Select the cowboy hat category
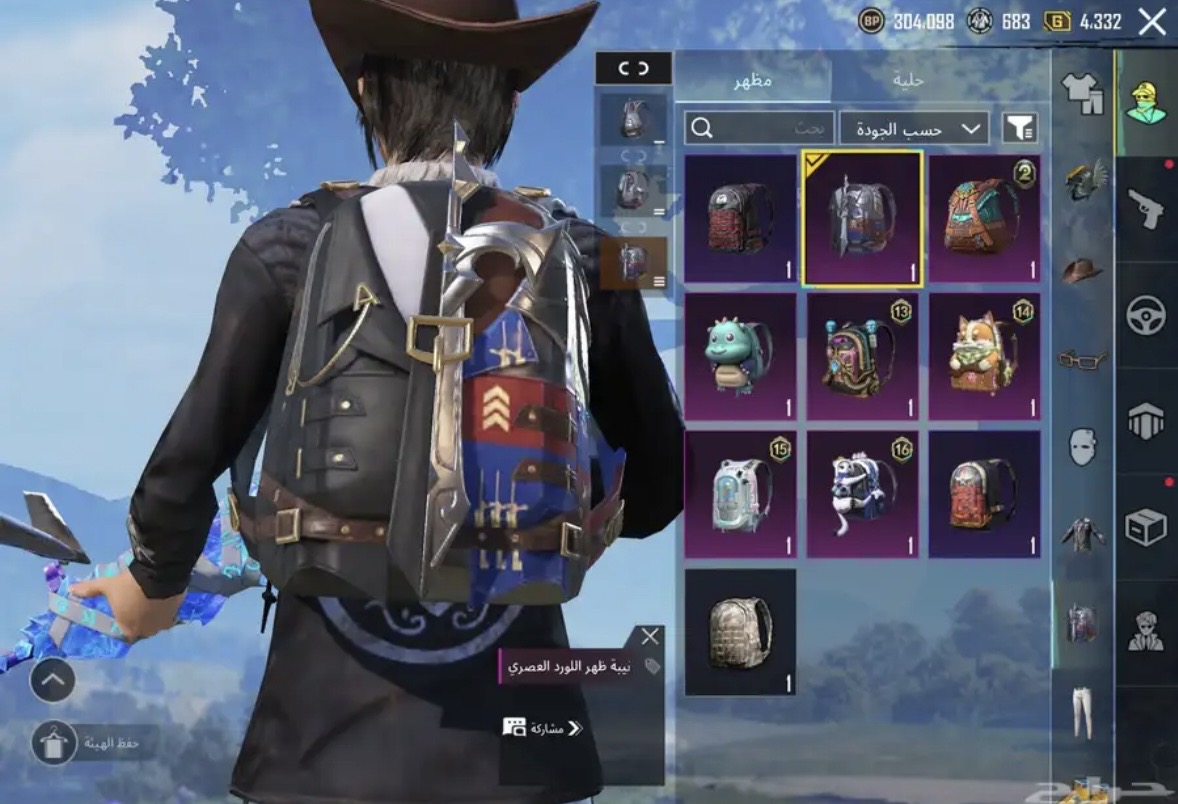 click(x=1083, y=270)
